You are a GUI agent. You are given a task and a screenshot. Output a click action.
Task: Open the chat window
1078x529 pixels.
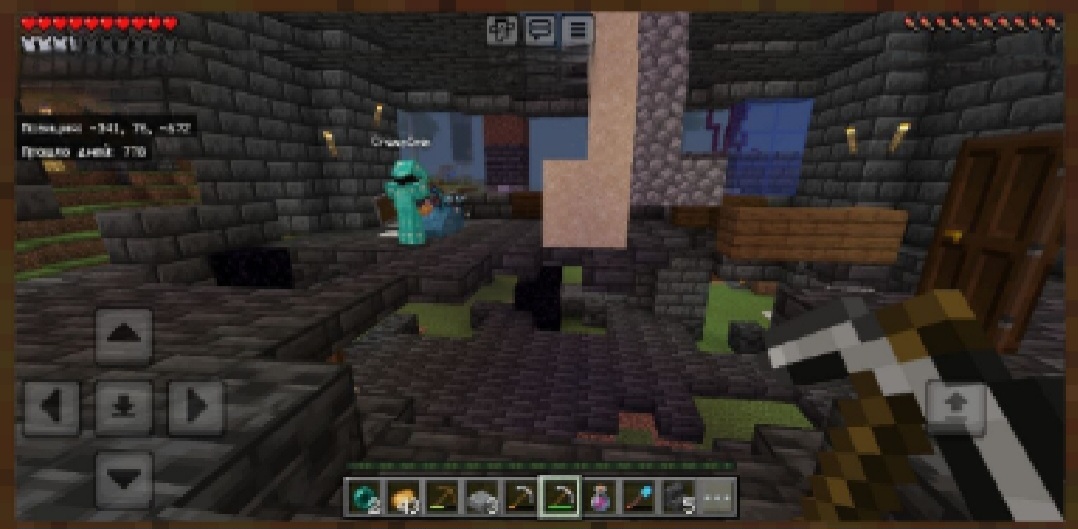coord(540,30)
